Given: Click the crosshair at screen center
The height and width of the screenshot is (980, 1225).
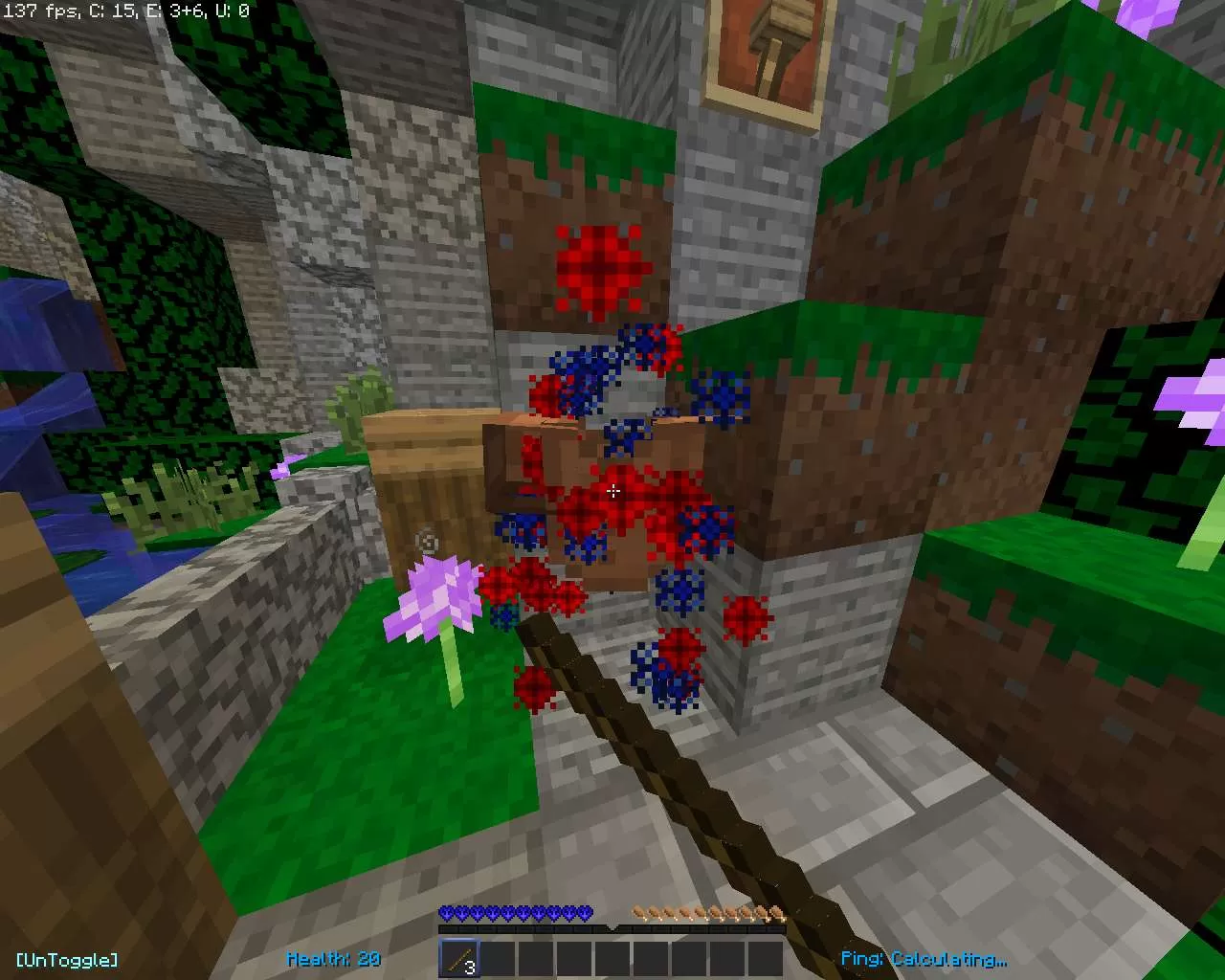Looking at the screenshot, I should point(613,491).
